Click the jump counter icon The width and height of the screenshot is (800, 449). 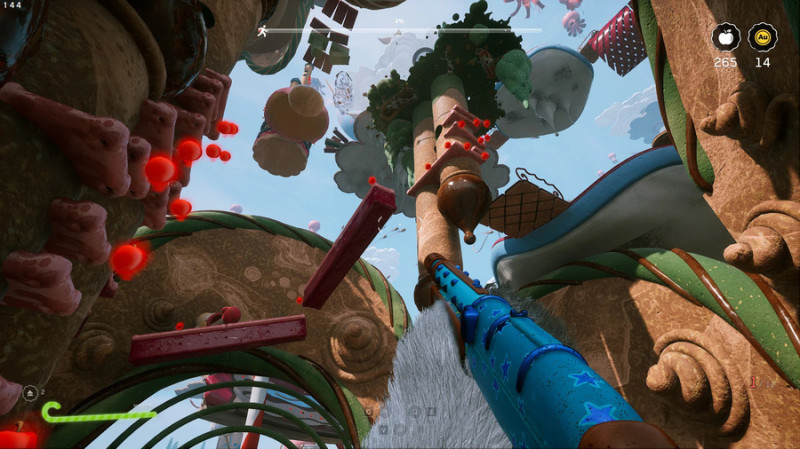pos(29,392)
